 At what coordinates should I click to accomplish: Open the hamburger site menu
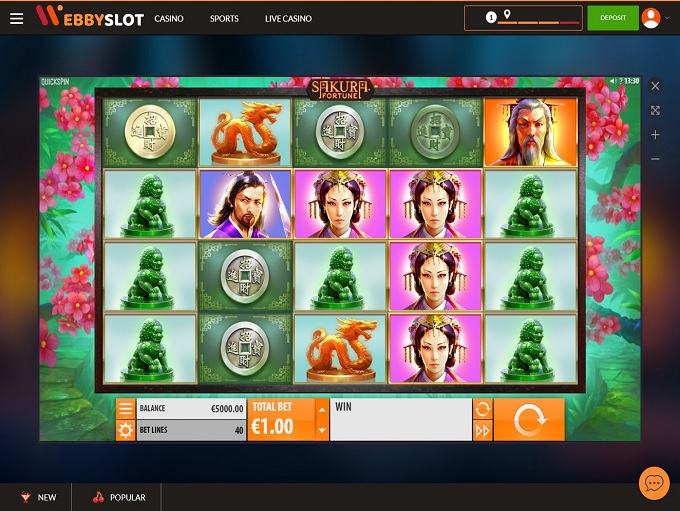pyautogui.click(x=17, y=19)
